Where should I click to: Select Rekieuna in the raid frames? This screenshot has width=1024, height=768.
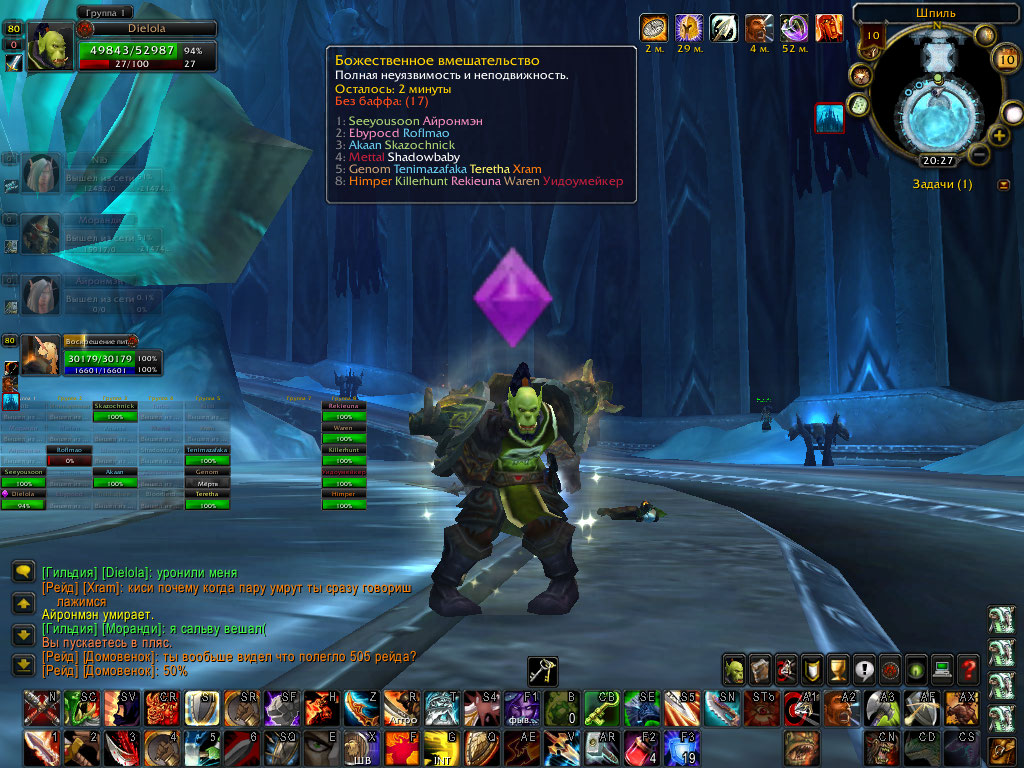(x=343, y=408)
